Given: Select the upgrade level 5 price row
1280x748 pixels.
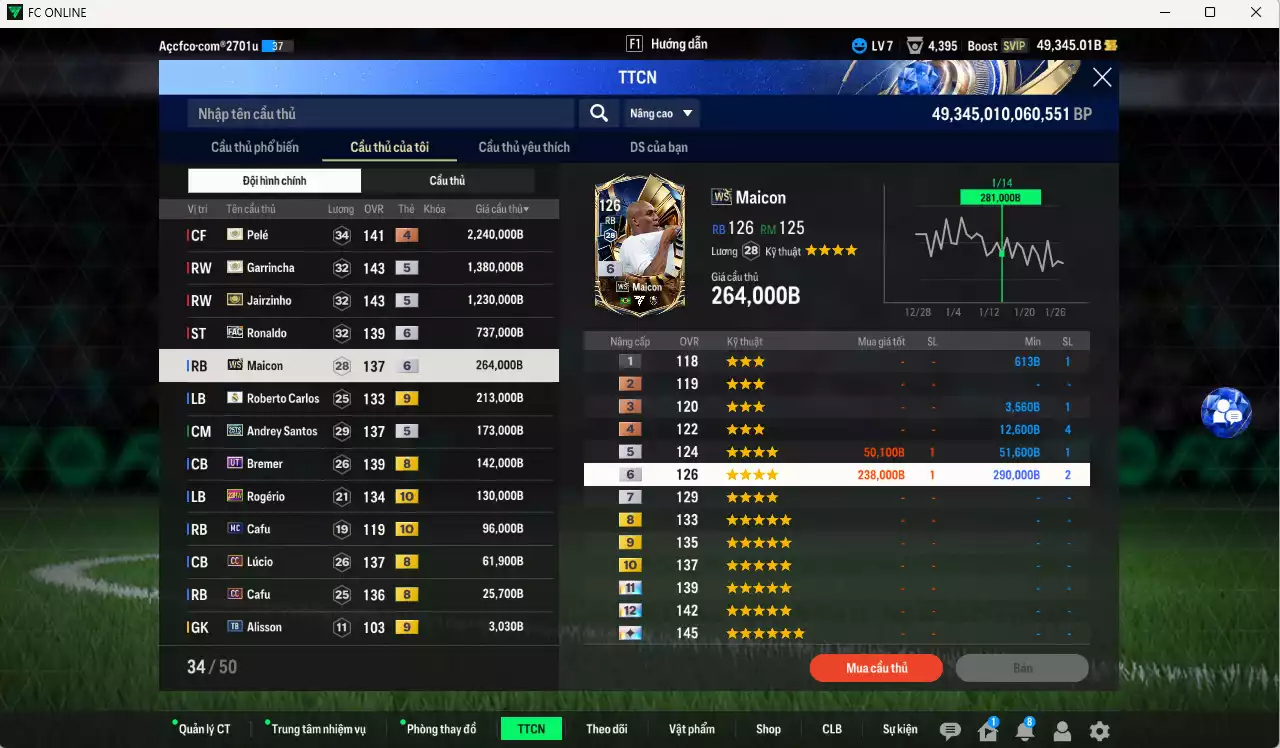Looking at the screenshot, I should tap(836, 452).
